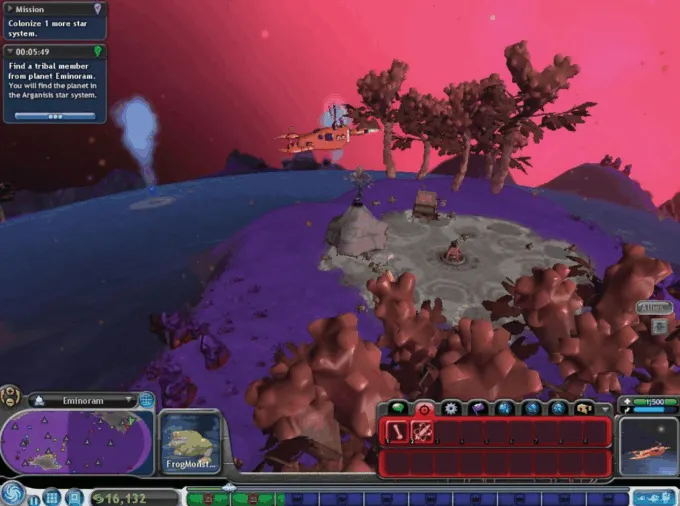Viewport: 680px width, 506px height.
Task: Open the treasure chest cargo tab
Action: (x=584, y=408)
